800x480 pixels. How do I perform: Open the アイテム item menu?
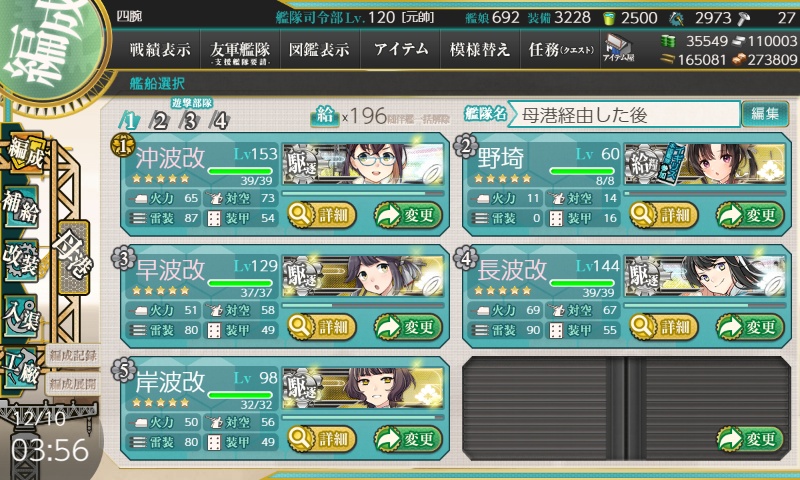400,50
